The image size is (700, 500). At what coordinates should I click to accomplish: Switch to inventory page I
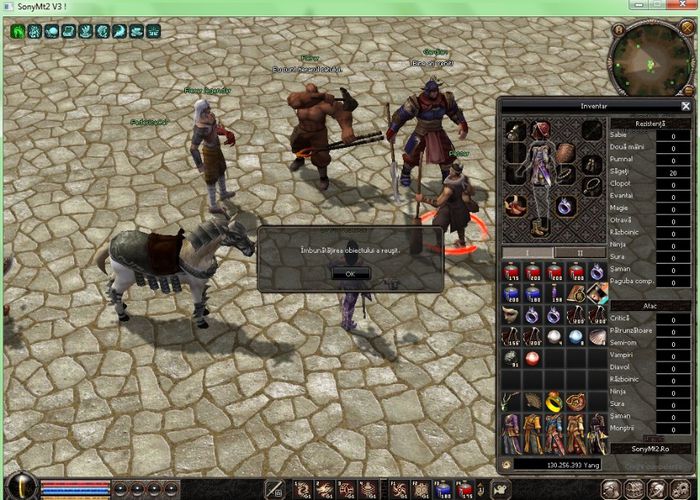[x=529, y=252]
